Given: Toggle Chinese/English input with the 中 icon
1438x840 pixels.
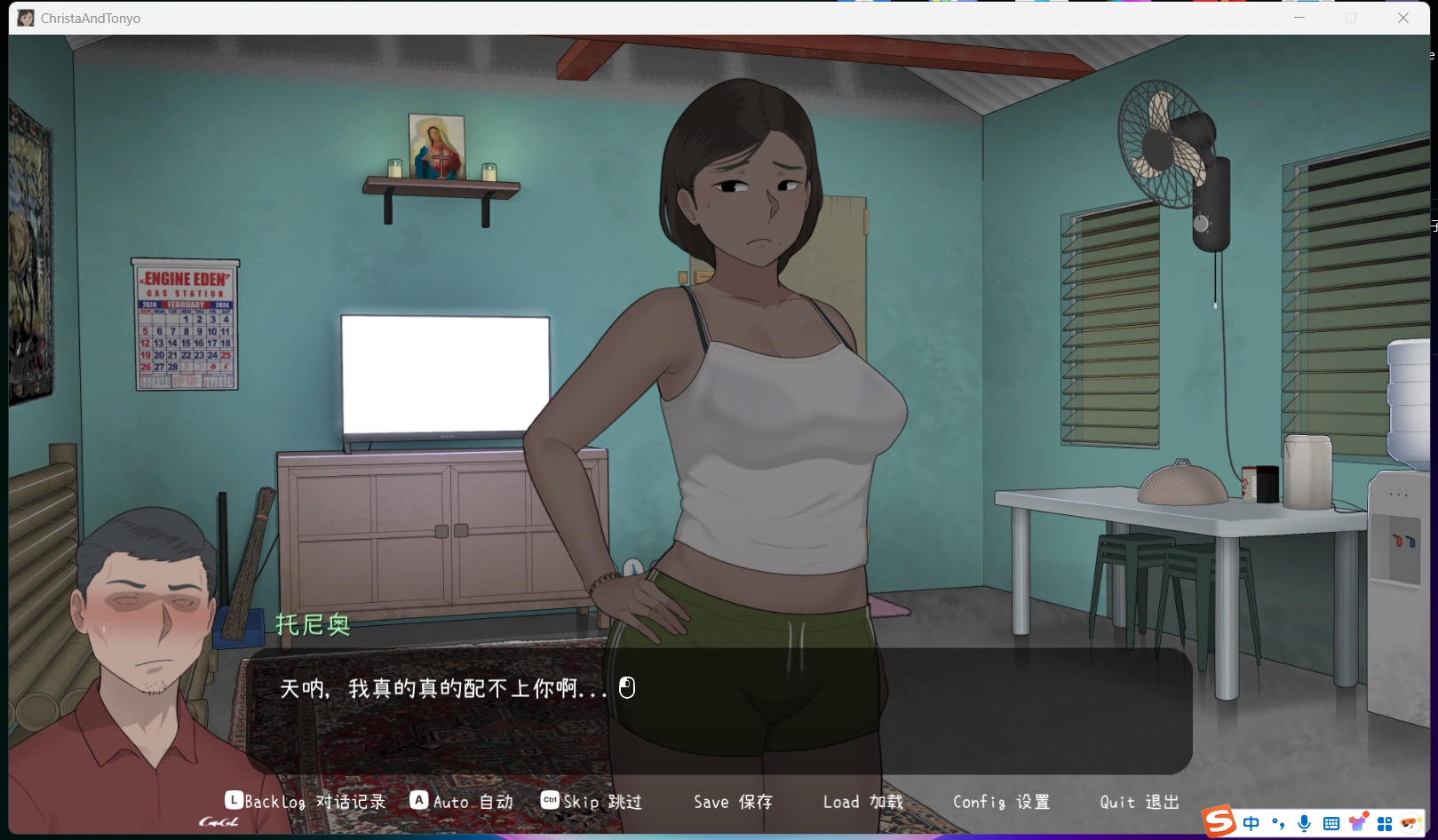Looking at the screenshot, I should (1251, 822).
